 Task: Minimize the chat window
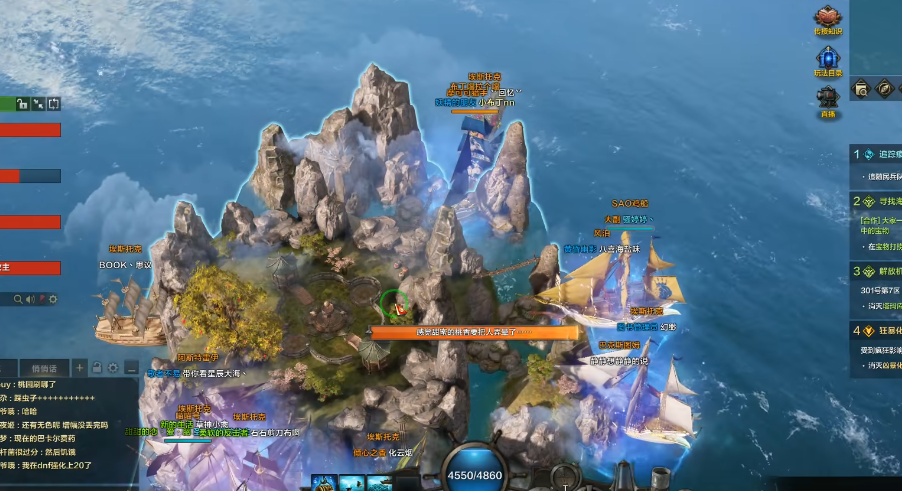point(129,368)
